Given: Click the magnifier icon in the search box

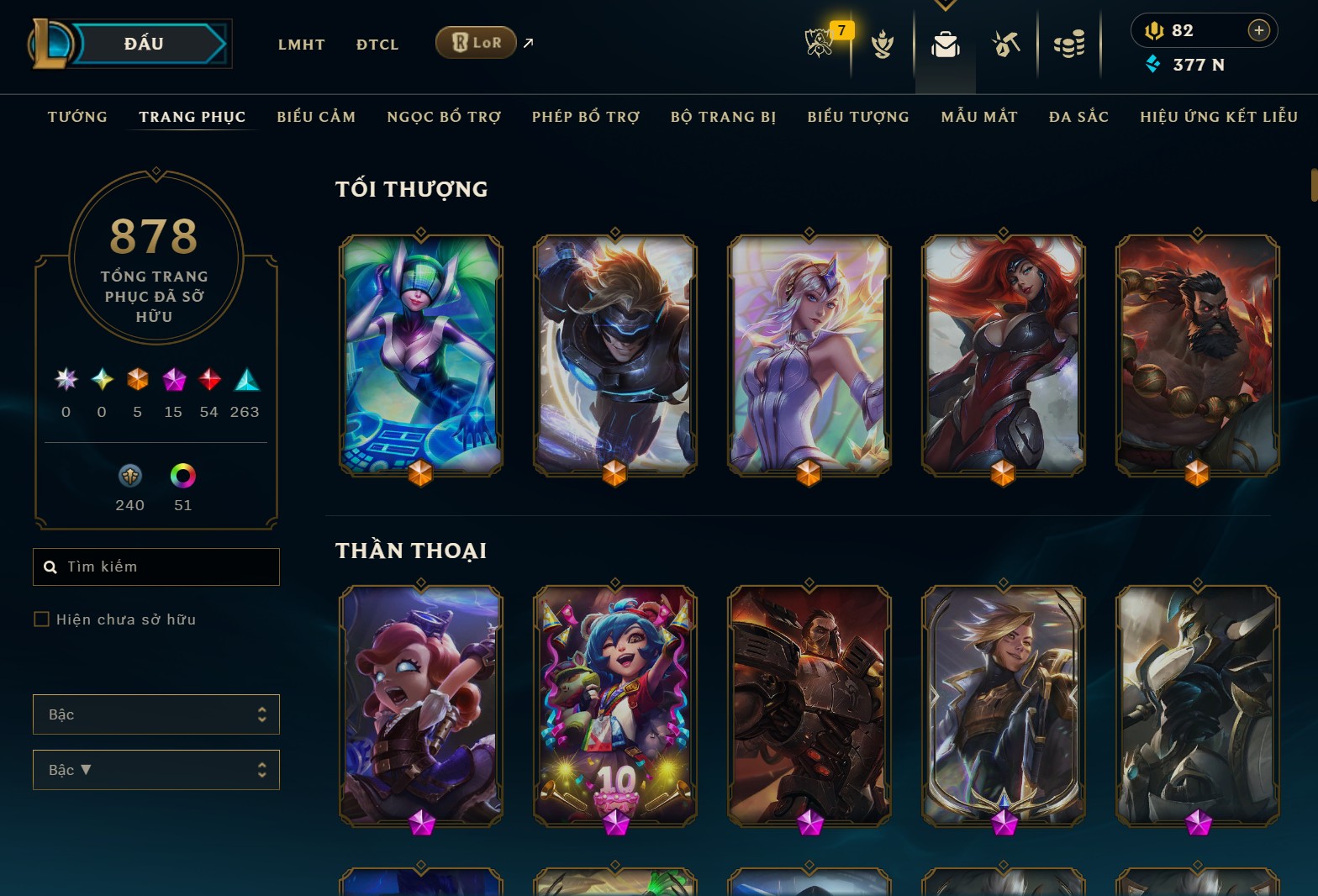Looking at the screenshot, I should click(x=50, y=567).
